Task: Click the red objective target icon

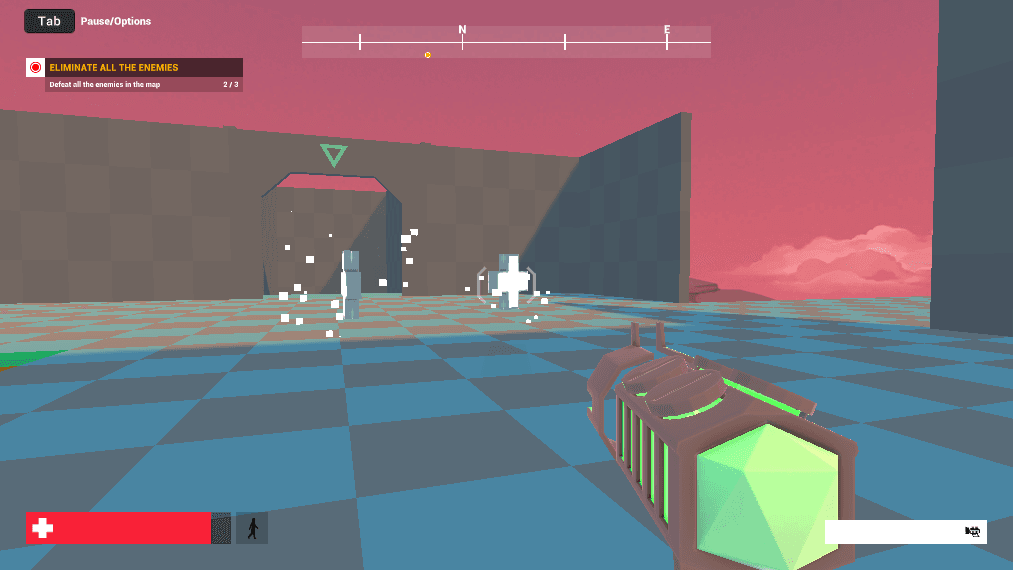Action: (x=36, y=68)
